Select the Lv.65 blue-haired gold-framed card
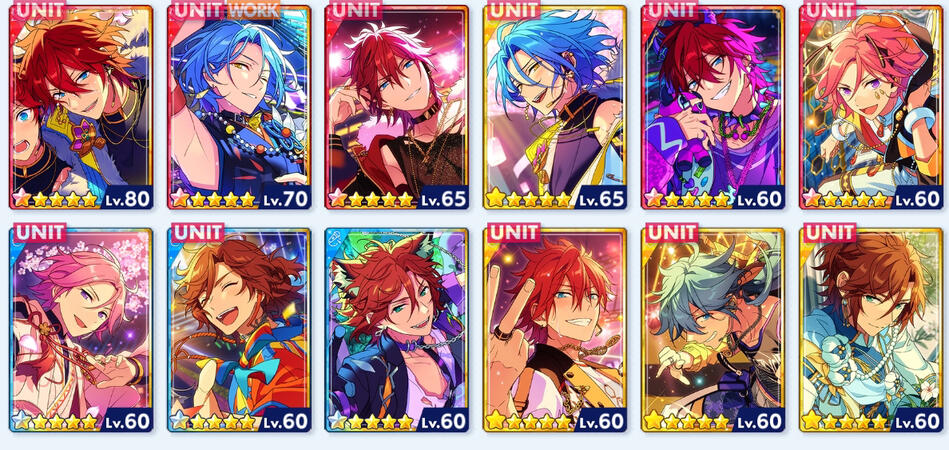The height and width of the screenshot is (450, 949). click(555, 106)
